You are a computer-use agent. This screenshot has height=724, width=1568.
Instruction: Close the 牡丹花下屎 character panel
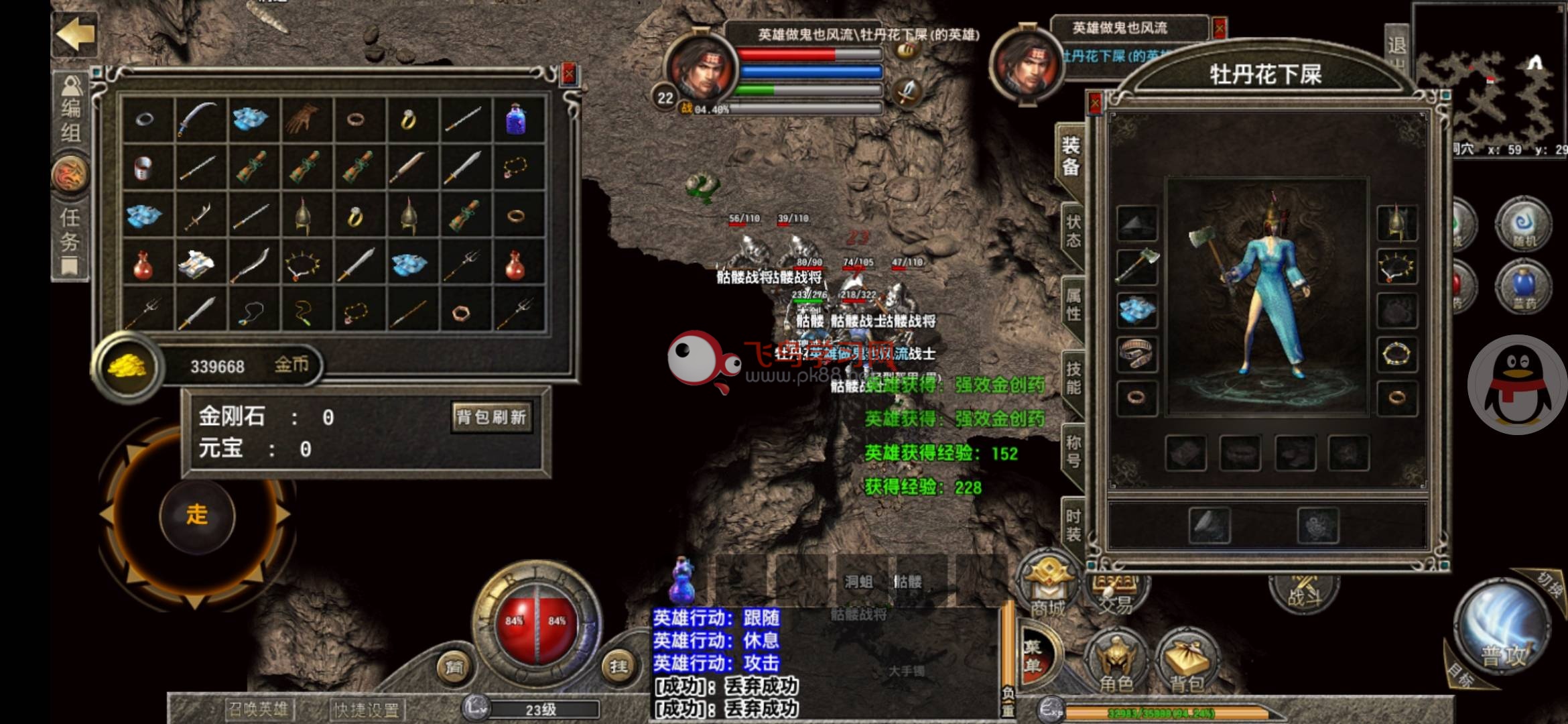[1095, 103]
